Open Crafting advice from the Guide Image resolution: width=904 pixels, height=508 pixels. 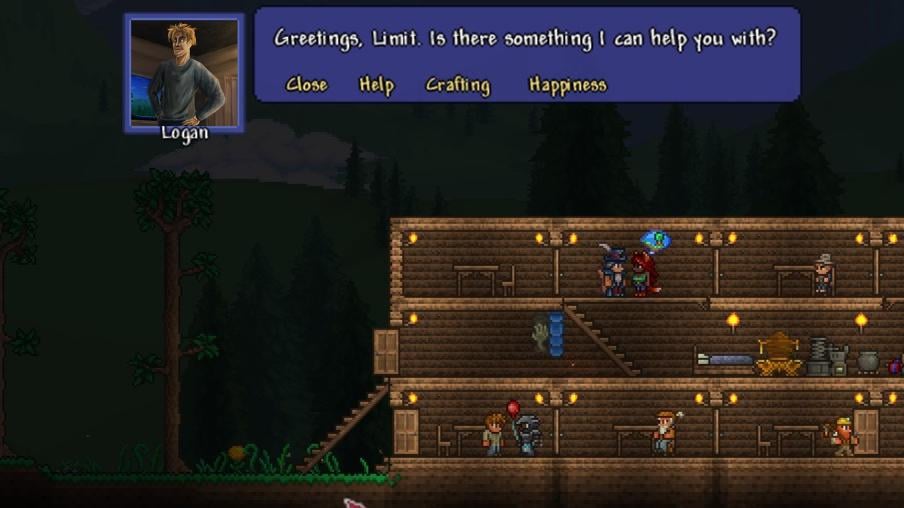pos(458,85)
